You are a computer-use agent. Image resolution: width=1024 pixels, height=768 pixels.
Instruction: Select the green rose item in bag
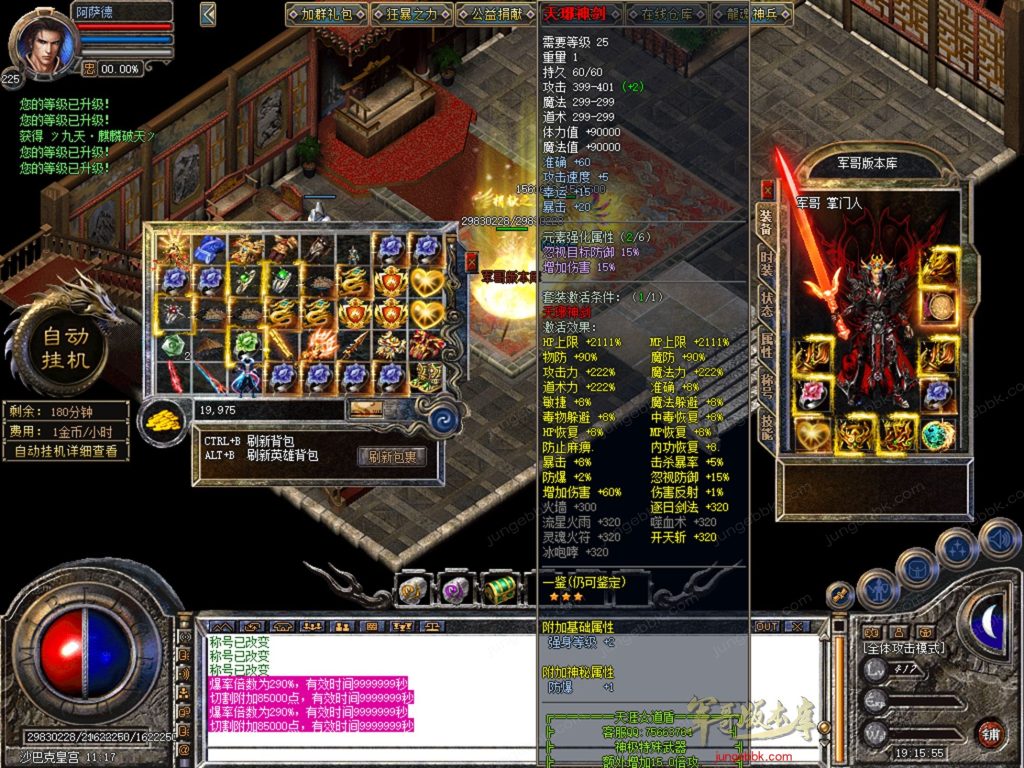tap(173, 345)
